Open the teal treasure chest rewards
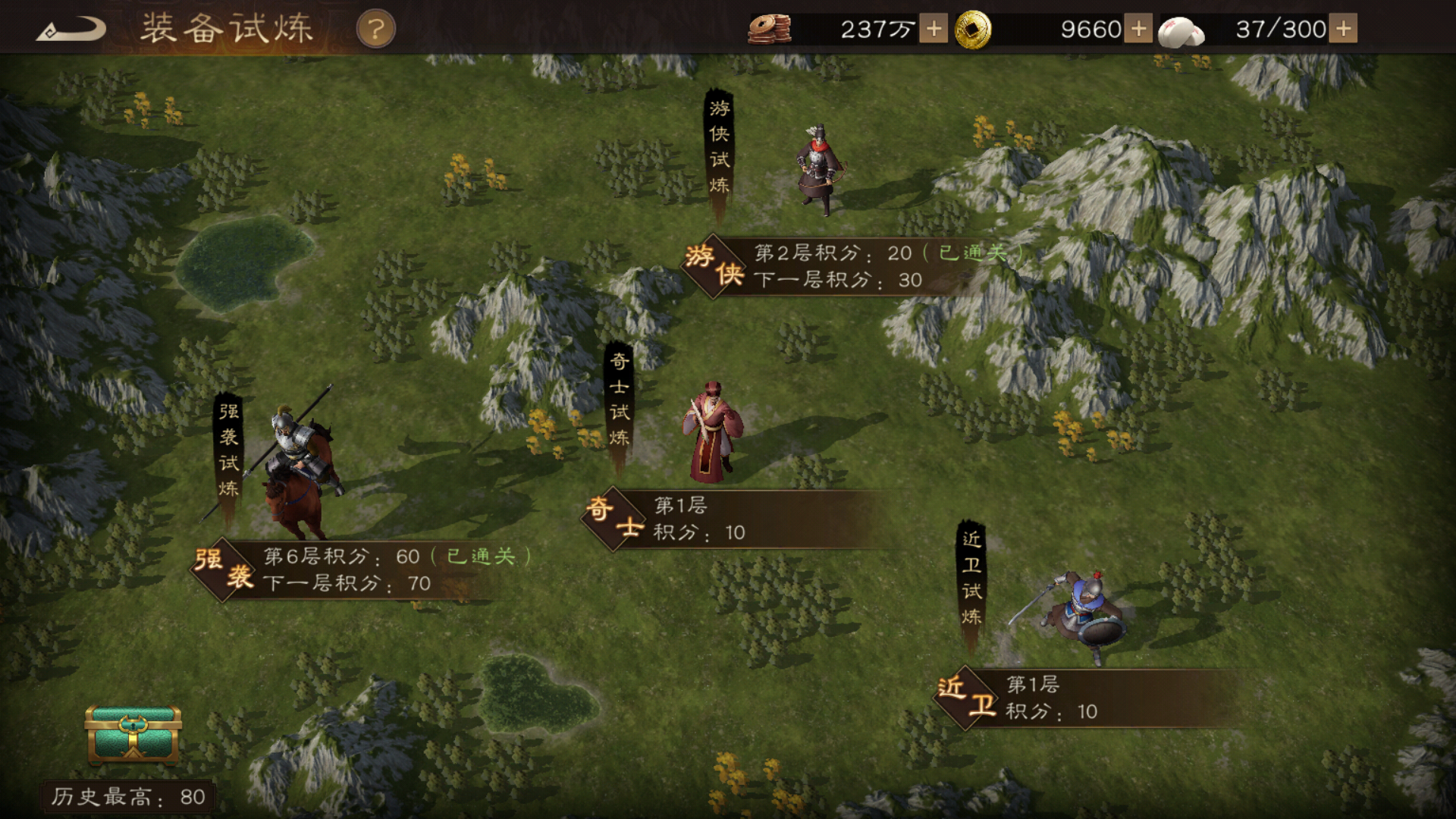Screen dimensions: 1456x819 point(133,733)
